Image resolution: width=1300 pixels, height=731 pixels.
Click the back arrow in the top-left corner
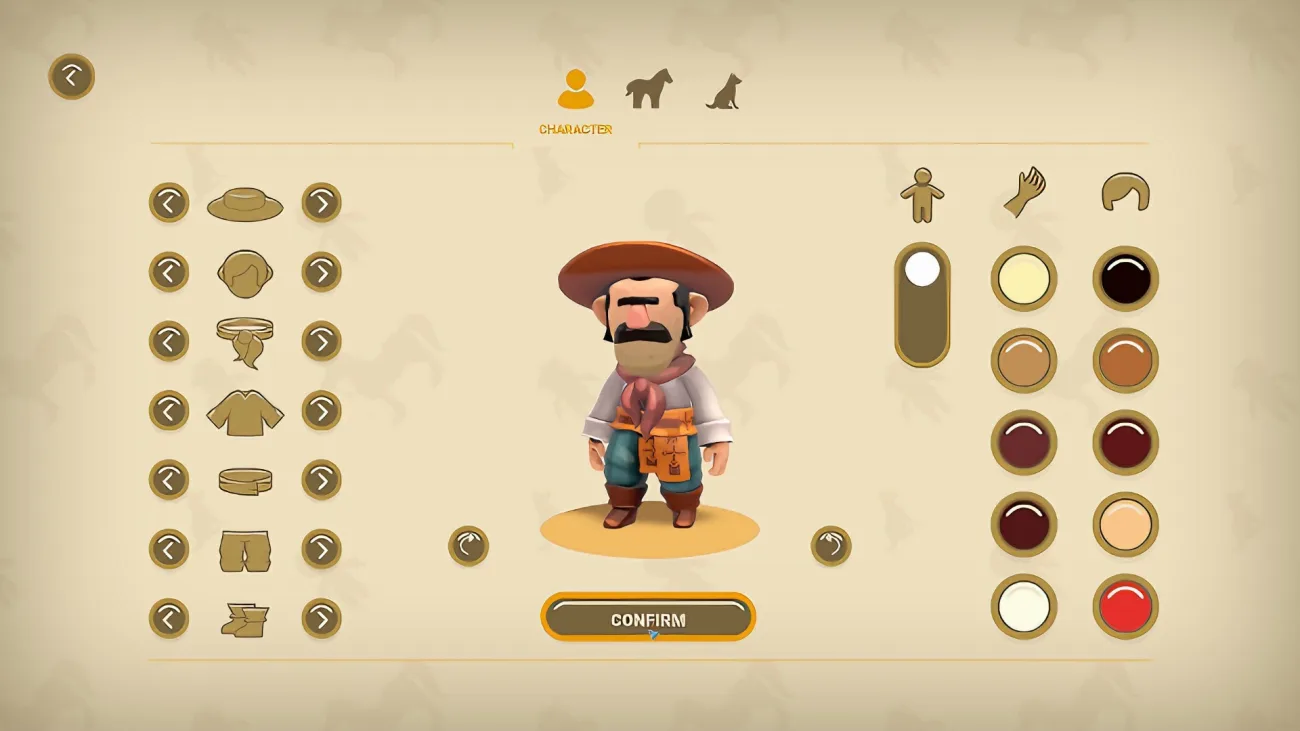tap(70, 76)
